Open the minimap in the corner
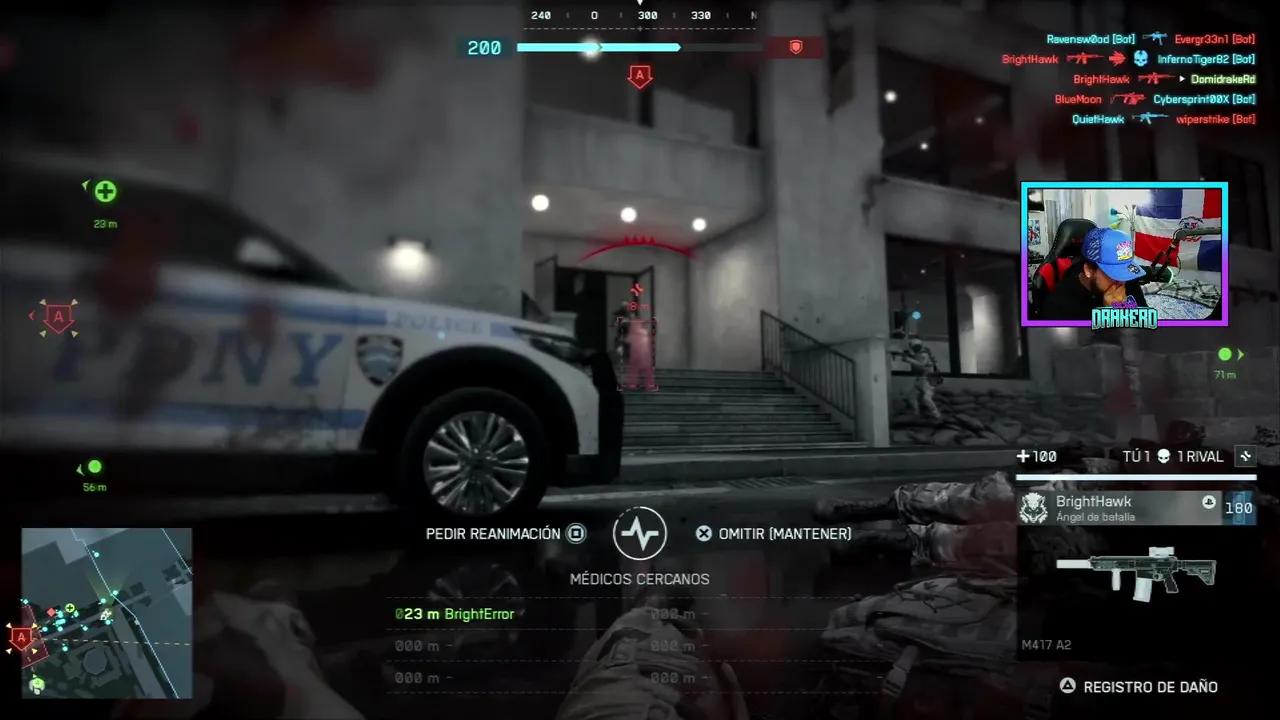 pos(107,612)
